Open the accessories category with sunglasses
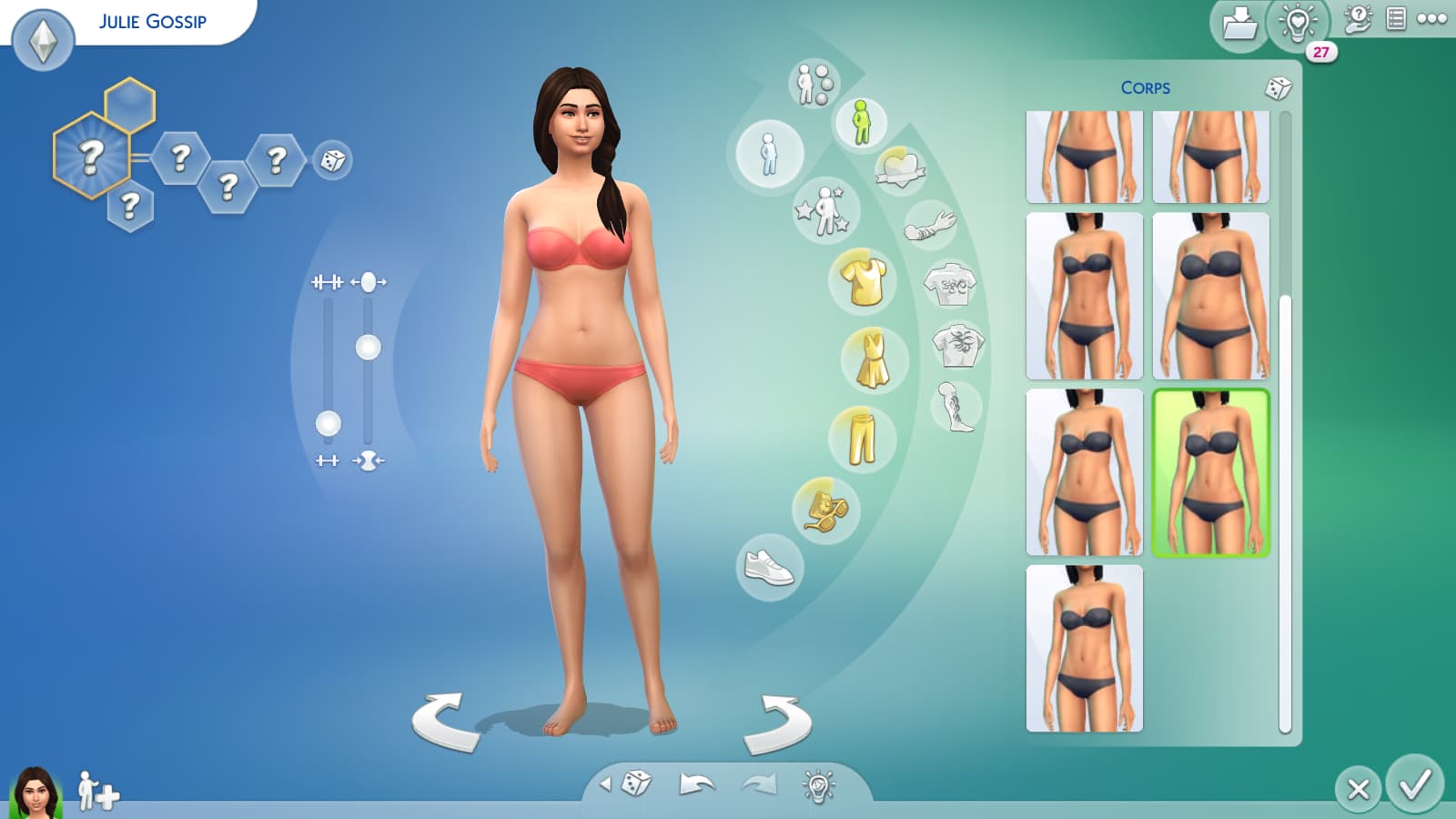 pyautogui.click(x=825, y=510)
